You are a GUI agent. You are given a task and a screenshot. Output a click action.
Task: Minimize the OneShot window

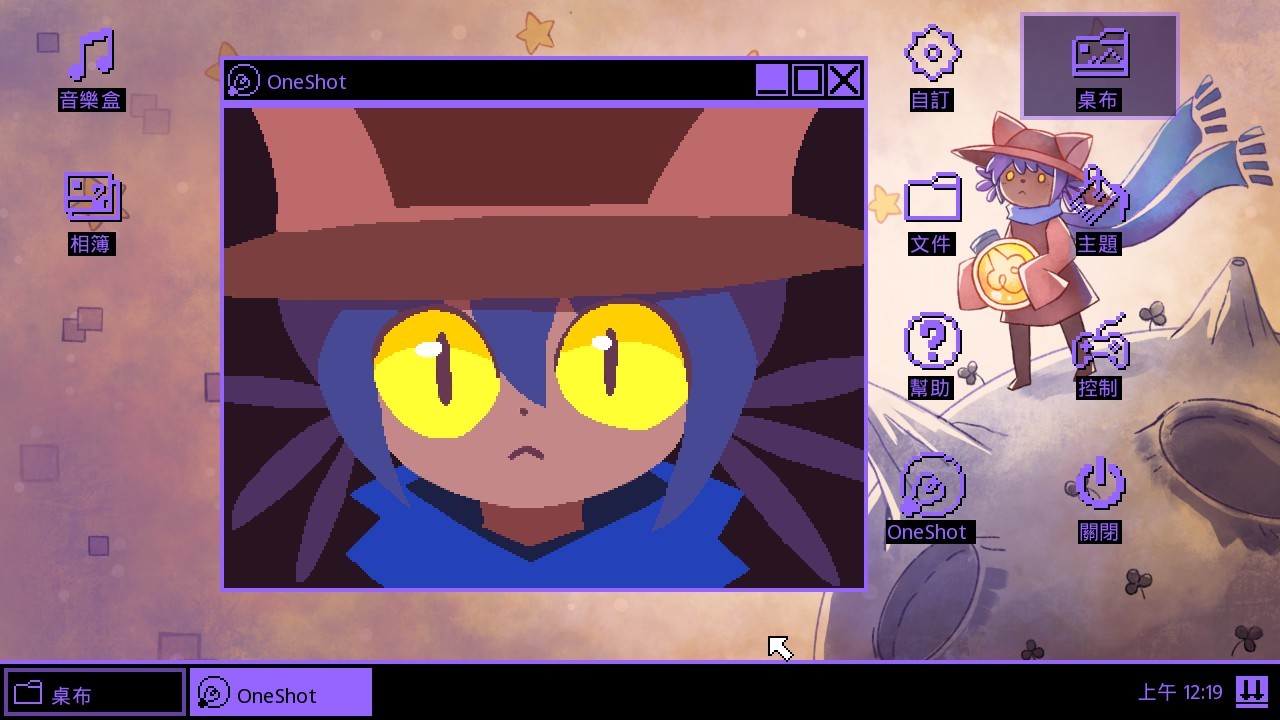coord(771,80)
